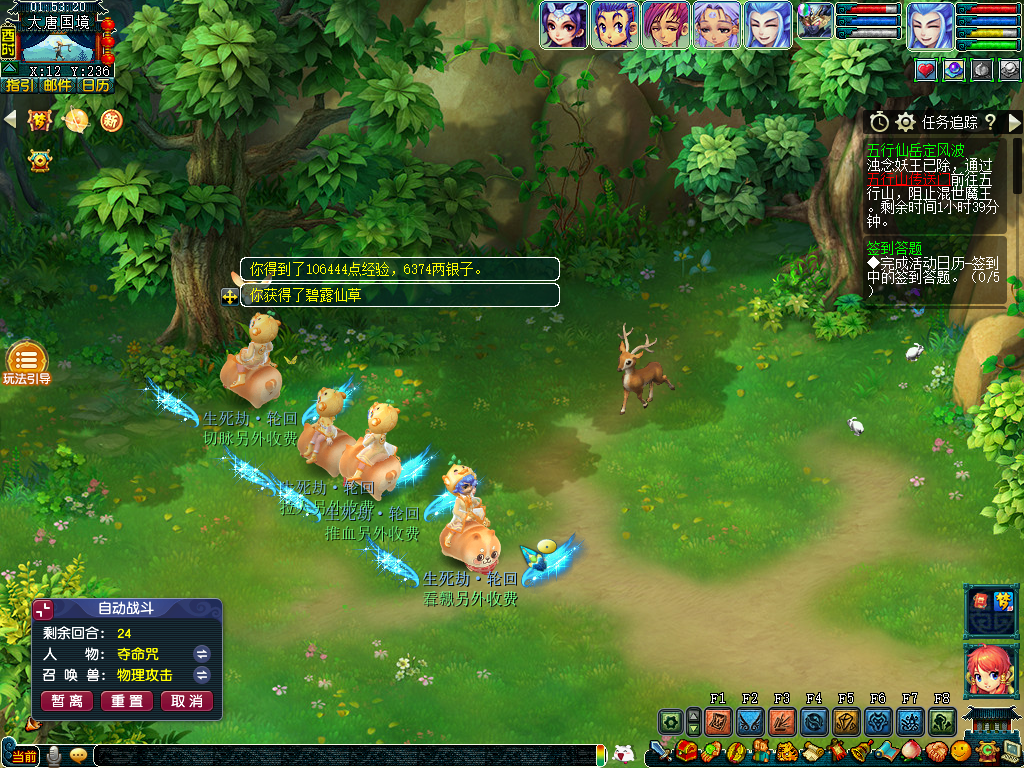Click the 暂离 button in auto-battle panel
Image resolution: width=1024 pixels, height=768 pixels.
click(68, 701)
